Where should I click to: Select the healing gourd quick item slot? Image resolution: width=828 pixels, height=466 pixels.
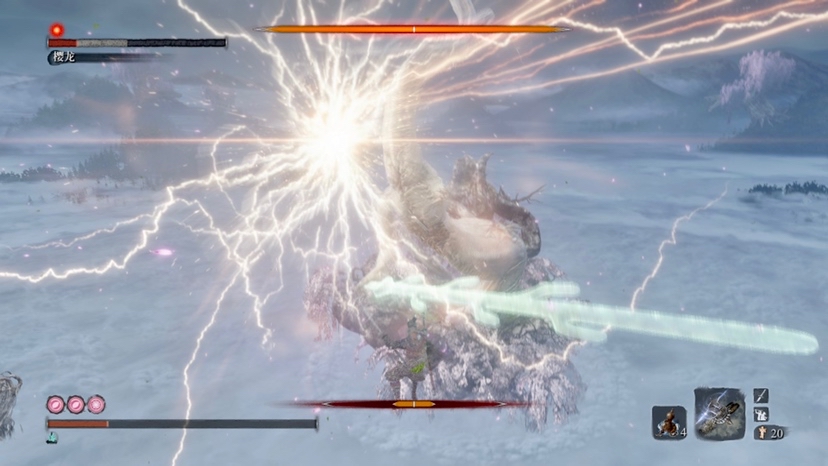point(668,423)
